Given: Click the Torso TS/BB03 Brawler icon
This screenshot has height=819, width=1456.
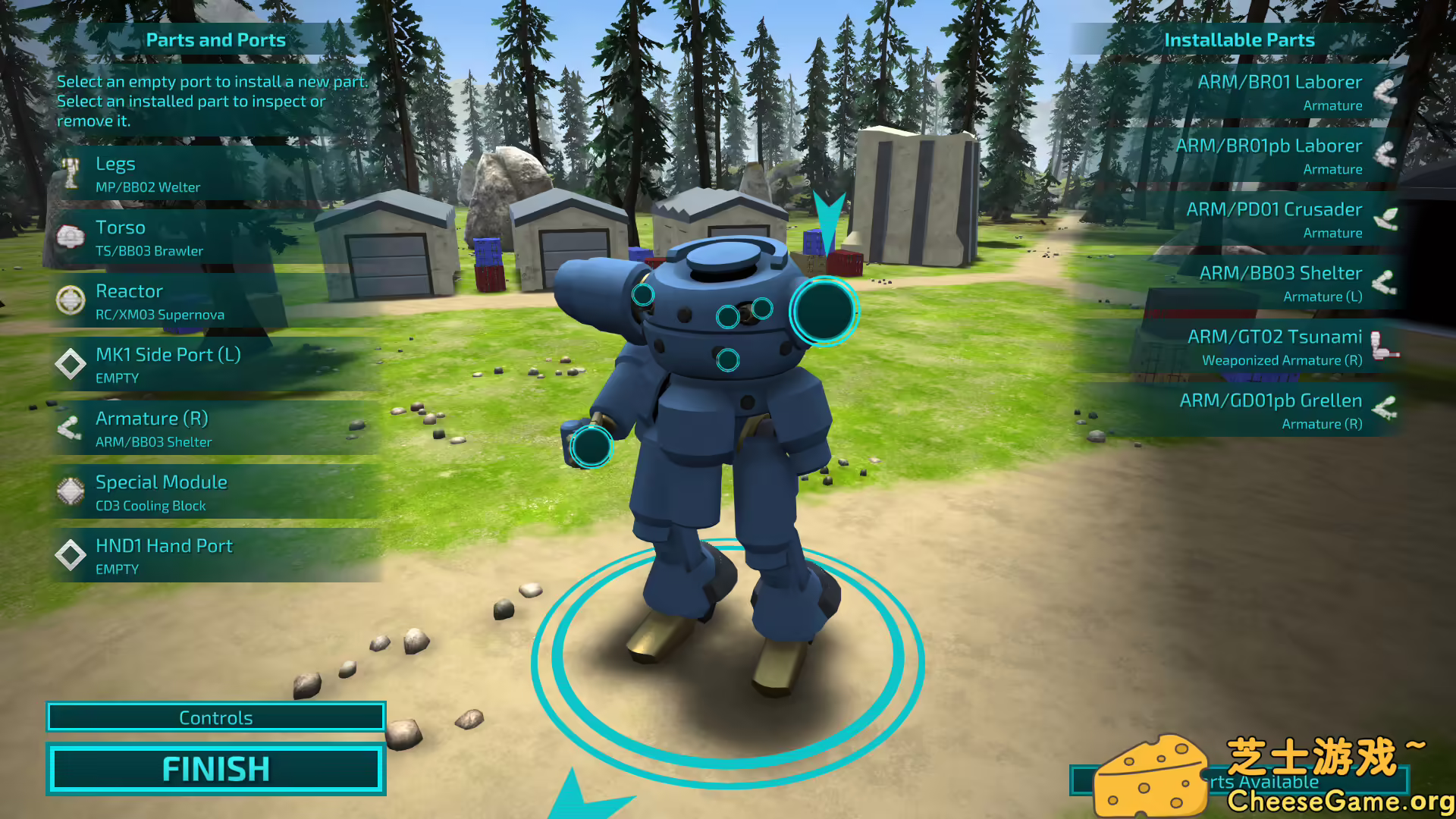Looking at the screenshot, I should click(72, 237).
